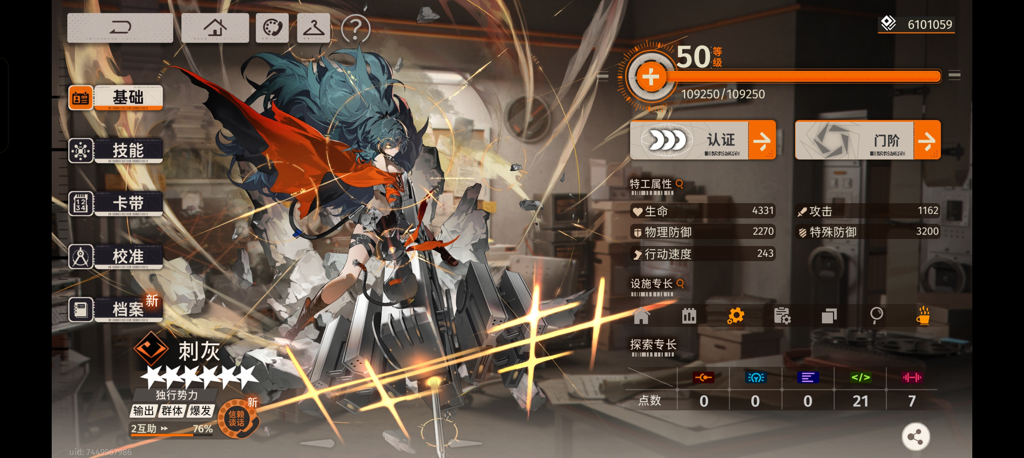1024x458 pixels.
Task: Share this character via the share icon
Action: click(x=915, y=436)
